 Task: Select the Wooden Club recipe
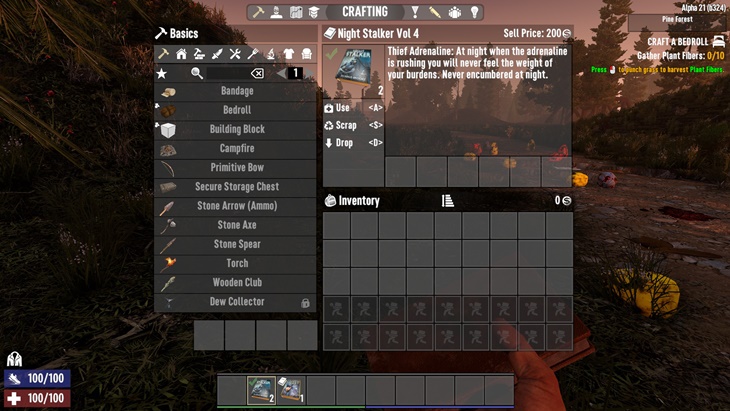236,283
